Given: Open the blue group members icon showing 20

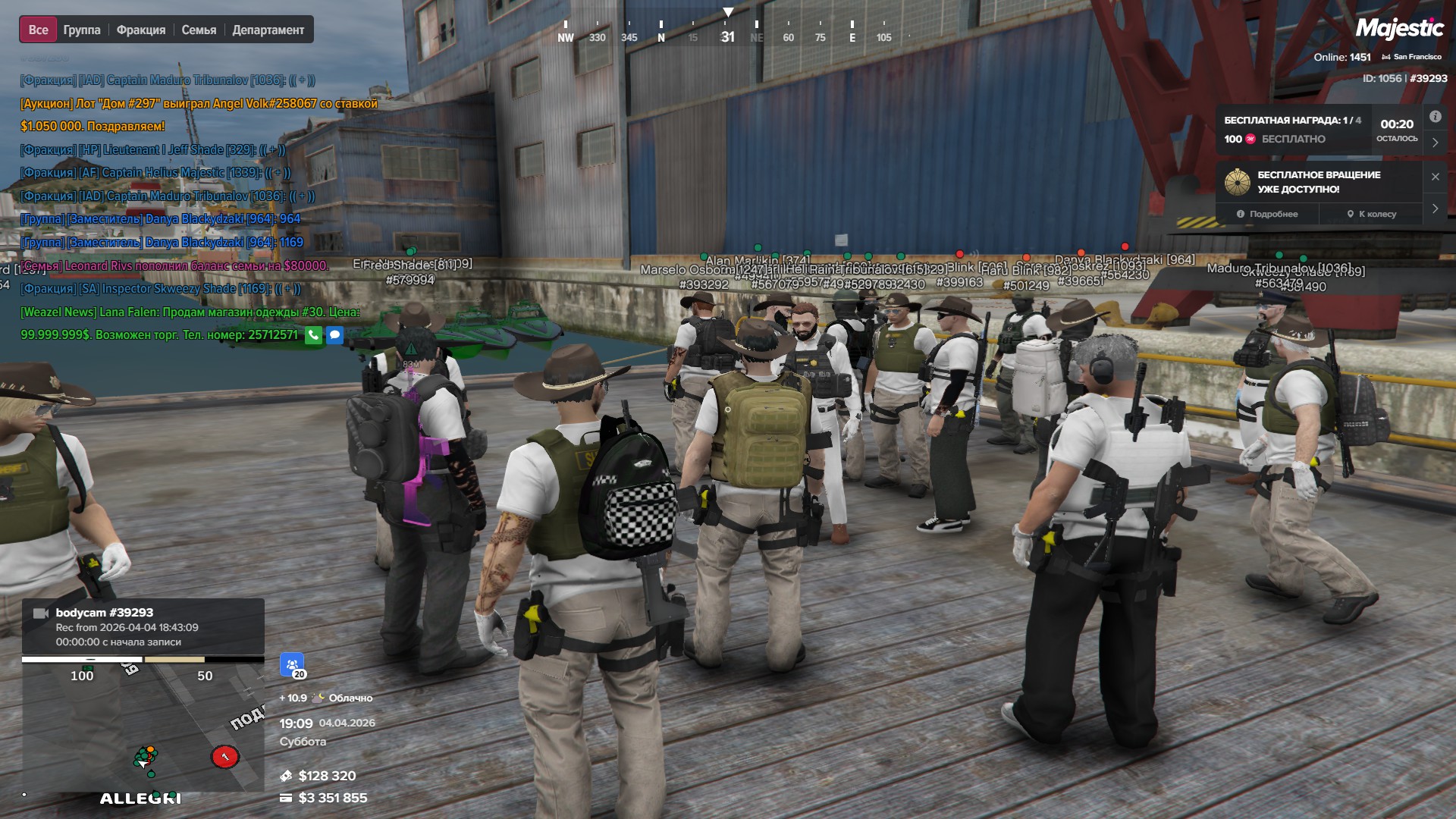Looking at the screenshot, I should pos(292,665).
